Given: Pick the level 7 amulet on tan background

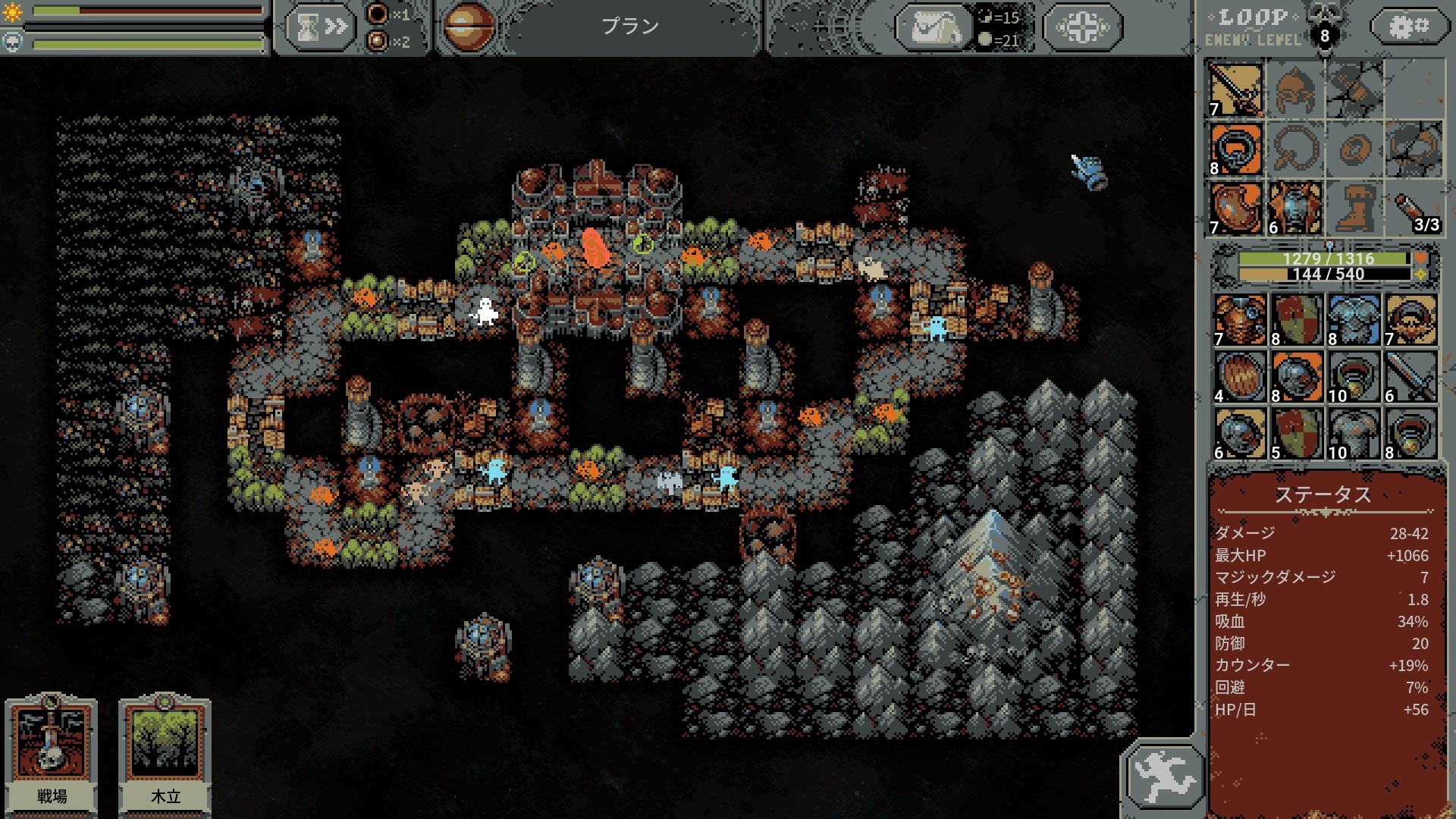Looking at the screenshot, I should coord(1410,320).
